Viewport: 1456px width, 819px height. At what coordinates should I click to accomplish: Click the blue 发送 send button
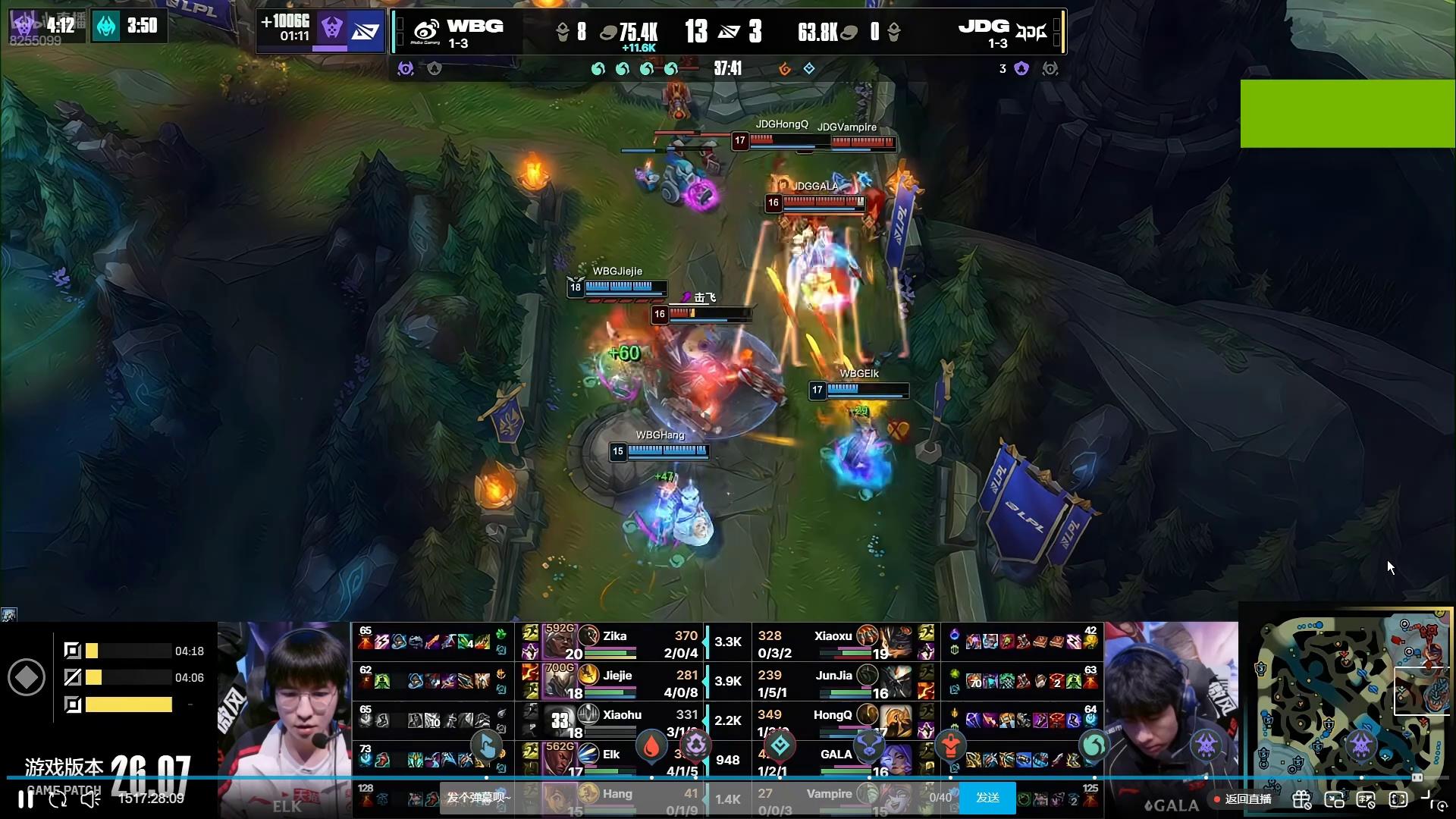pyautogui.click(x=987, y=798)
